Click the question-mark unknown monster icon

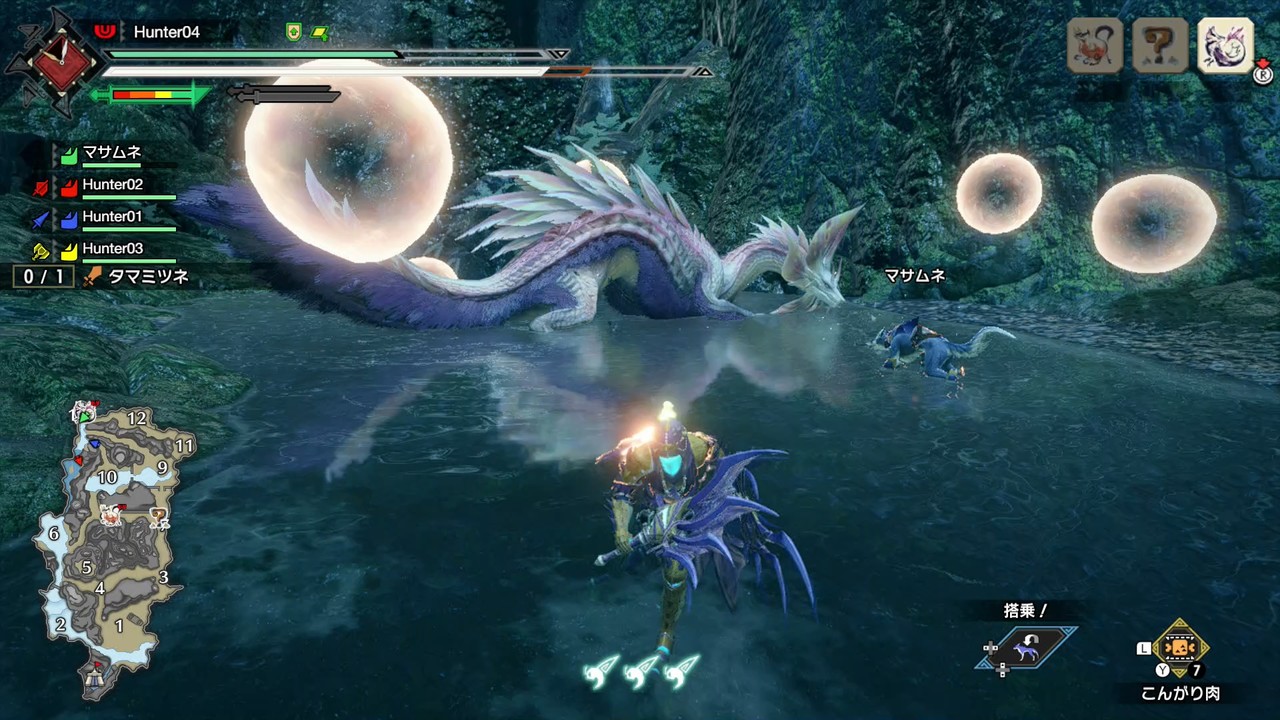1159,46
